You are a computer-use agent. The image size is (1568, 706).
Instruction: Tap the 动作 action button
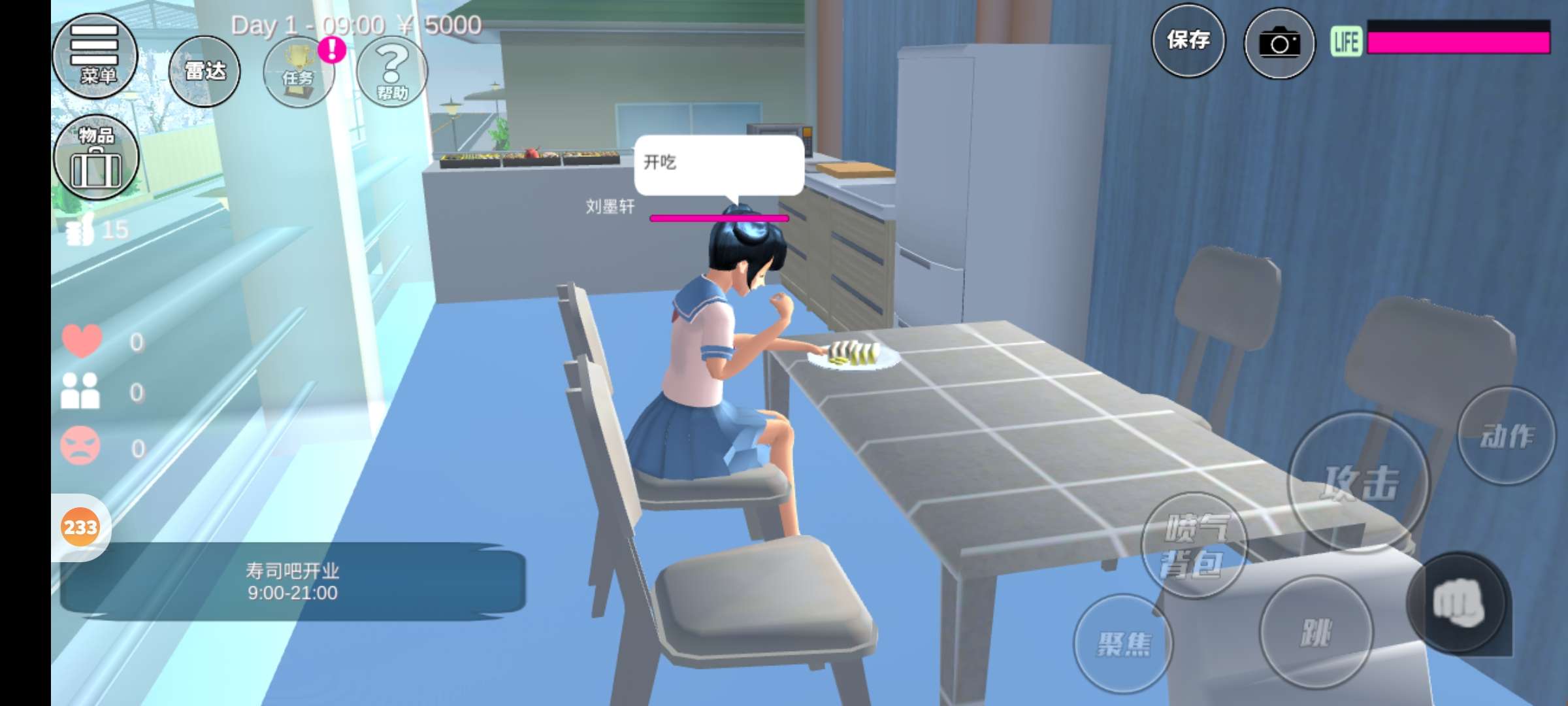coord(1506,435)
